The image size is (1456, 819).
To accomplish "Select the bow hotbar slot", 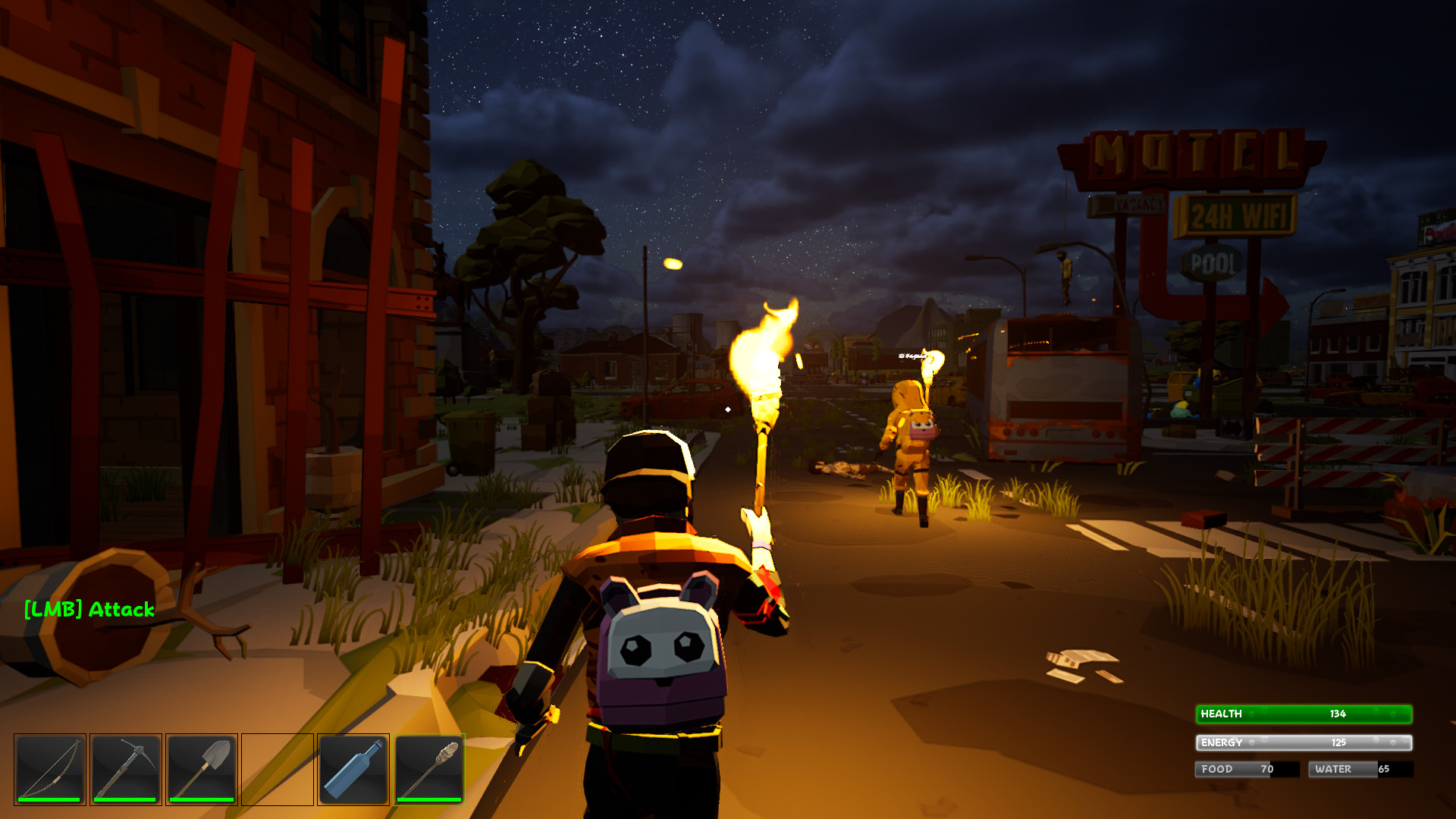I will pos(50,769).
